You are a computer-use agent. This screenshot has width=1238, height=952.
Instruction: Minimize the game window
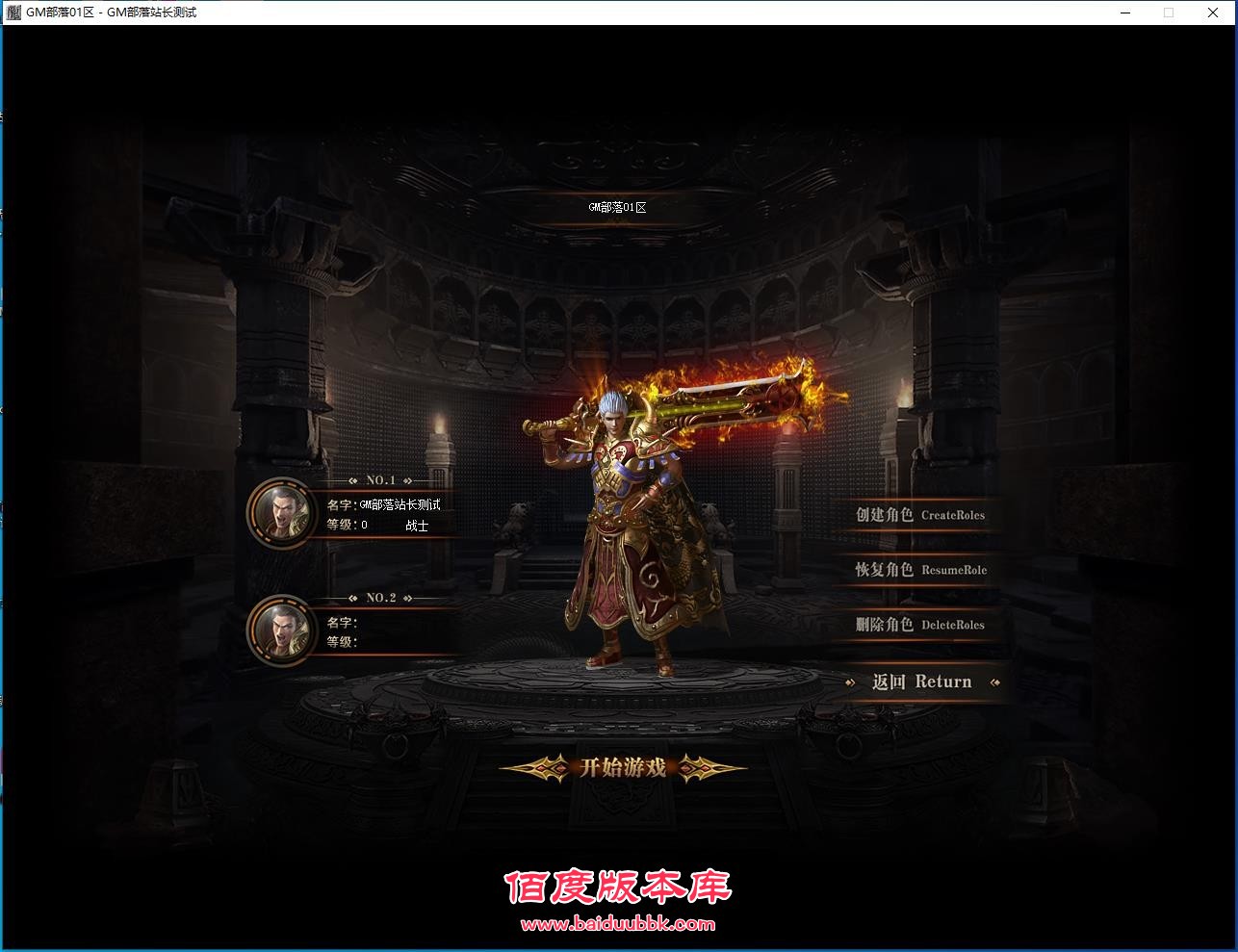(x=1124, y=13)
